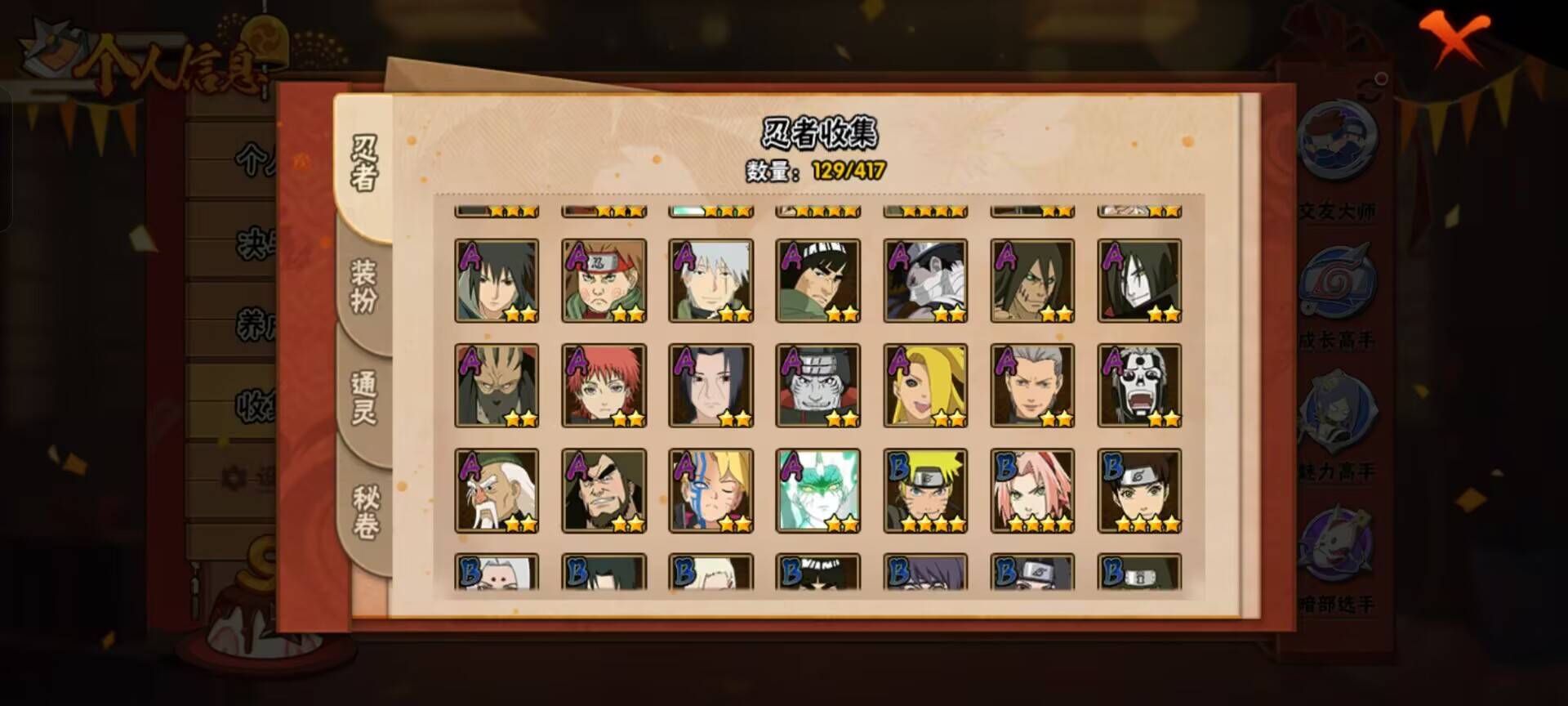1568x706 pixels.
Task: Select the Sakura thumbnail in the bottom row
Action: (x=1032, y=490)
